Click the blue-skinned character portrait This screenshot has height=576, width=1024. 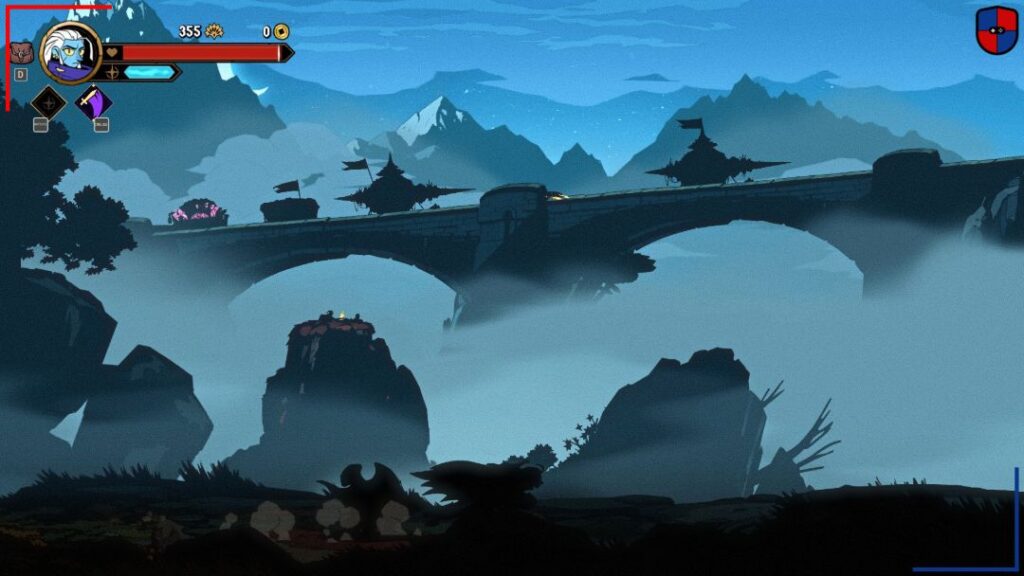70,53
